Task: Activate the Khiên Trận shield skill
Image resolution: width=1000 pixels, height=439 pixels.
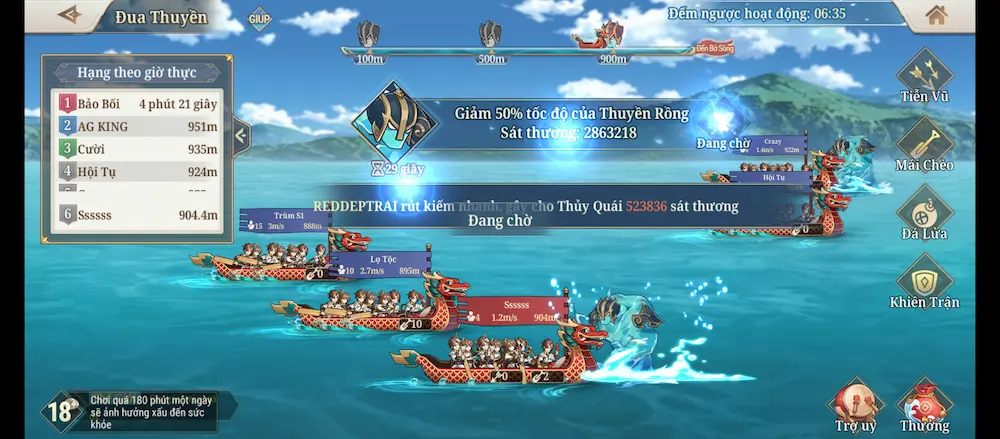Action: (x=924, y=278)
